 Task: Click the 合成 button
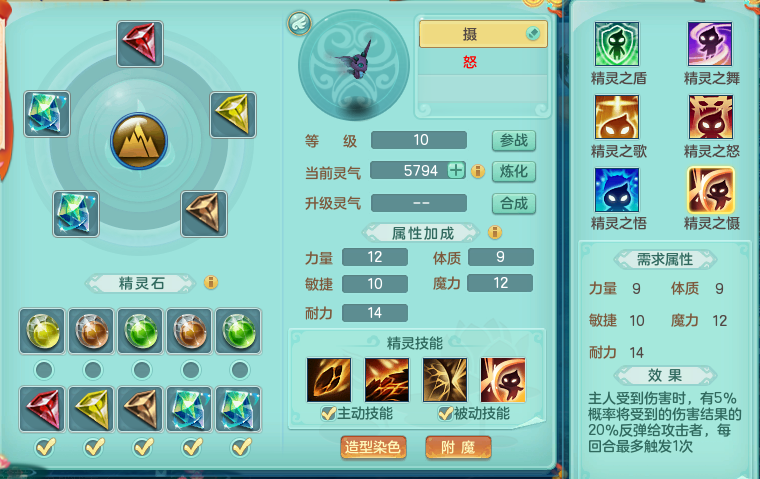(513, 203)
